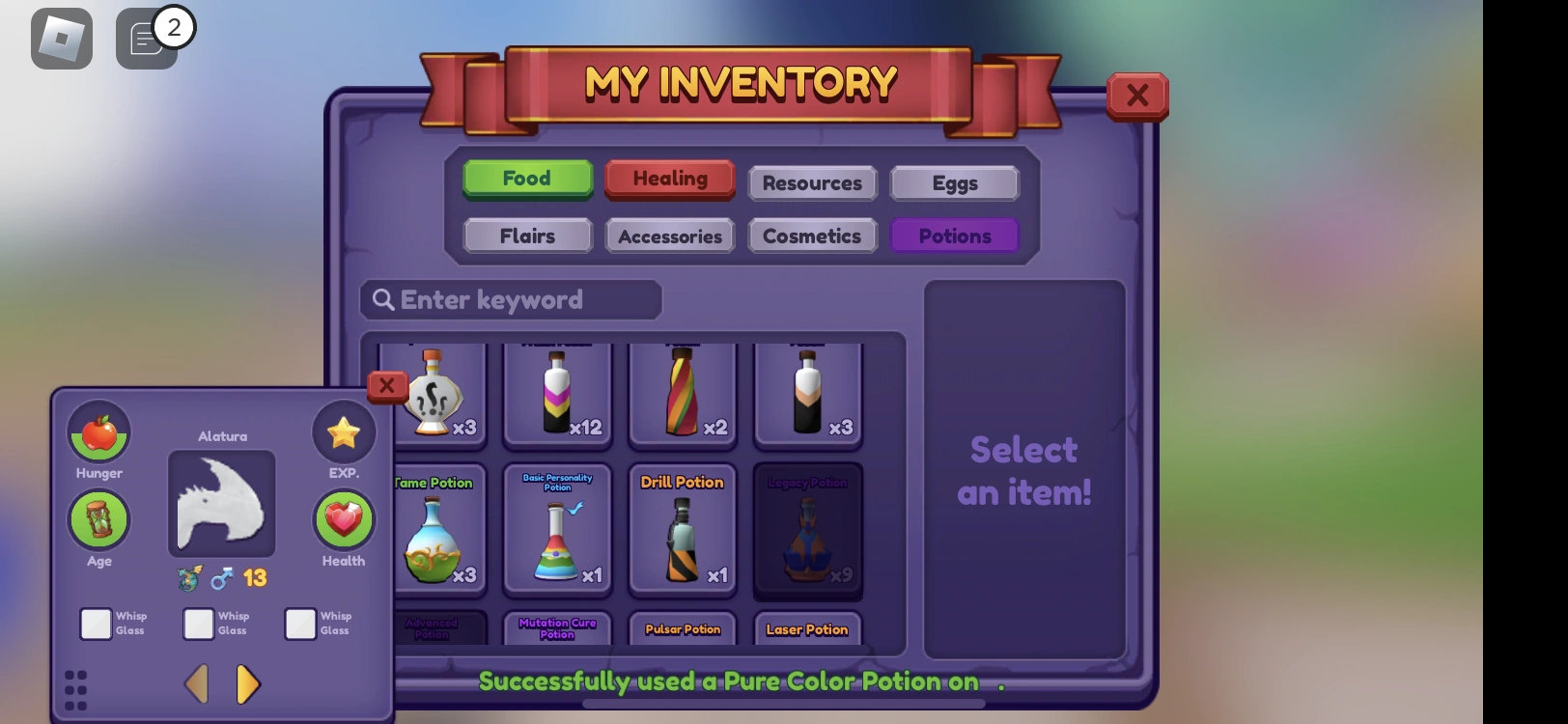The image size is (1568, 724).
Task: Select the Legacy Potion
Action: 807,531
